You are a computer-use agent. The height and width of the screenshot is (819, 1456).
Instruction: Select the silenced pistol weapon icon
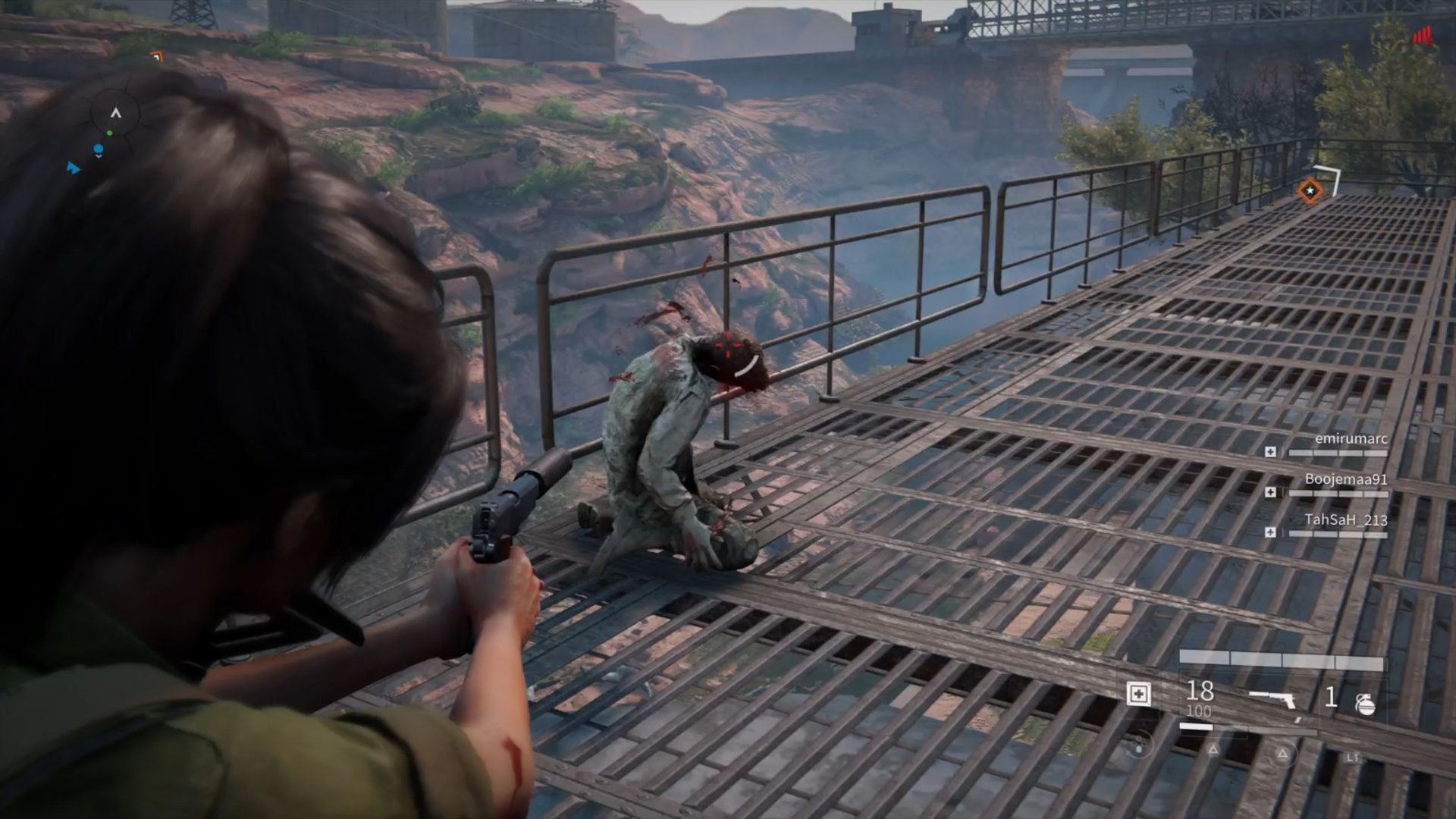coord(1274,700)
